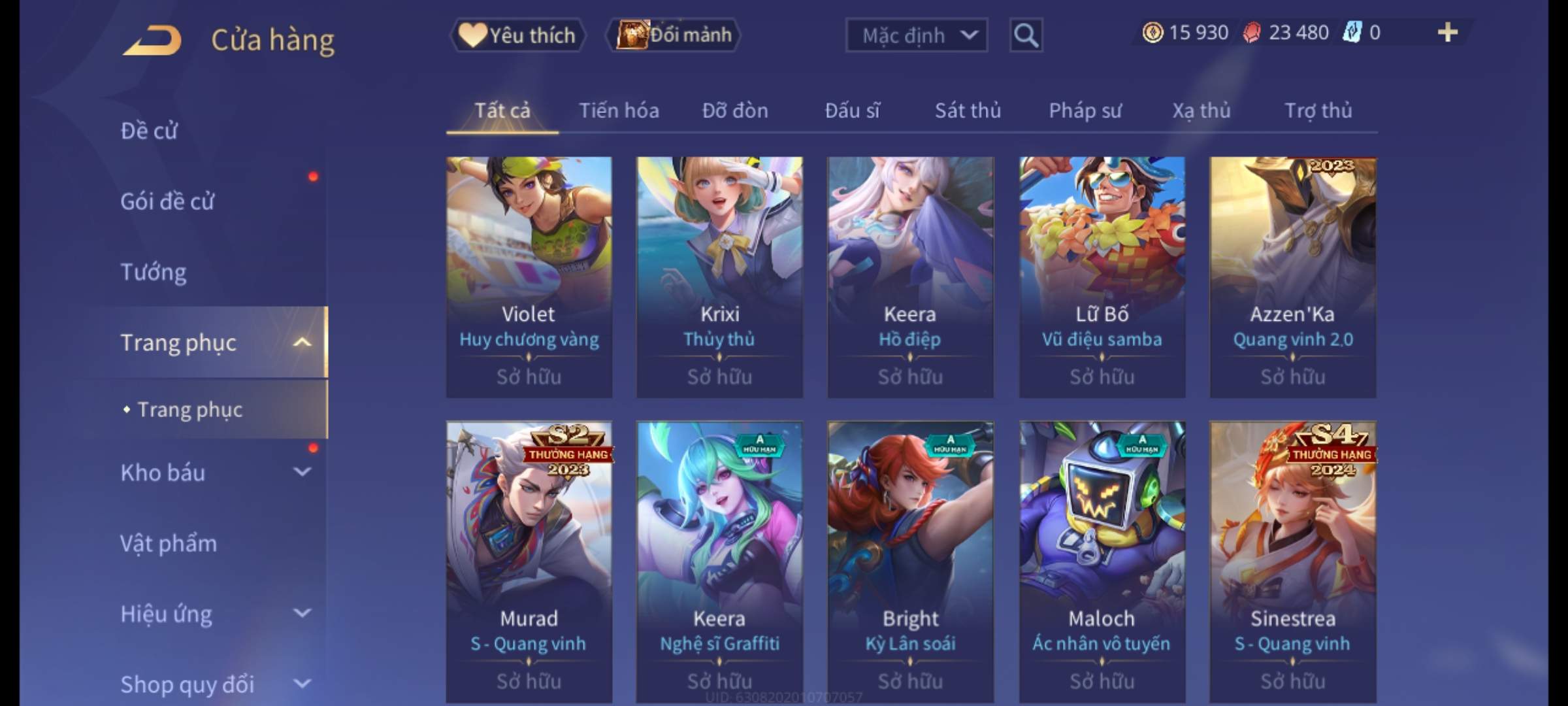Pick the Maloch Ác nhân vô tuyến card
1568x706 pixels.
pos(1102,561)
